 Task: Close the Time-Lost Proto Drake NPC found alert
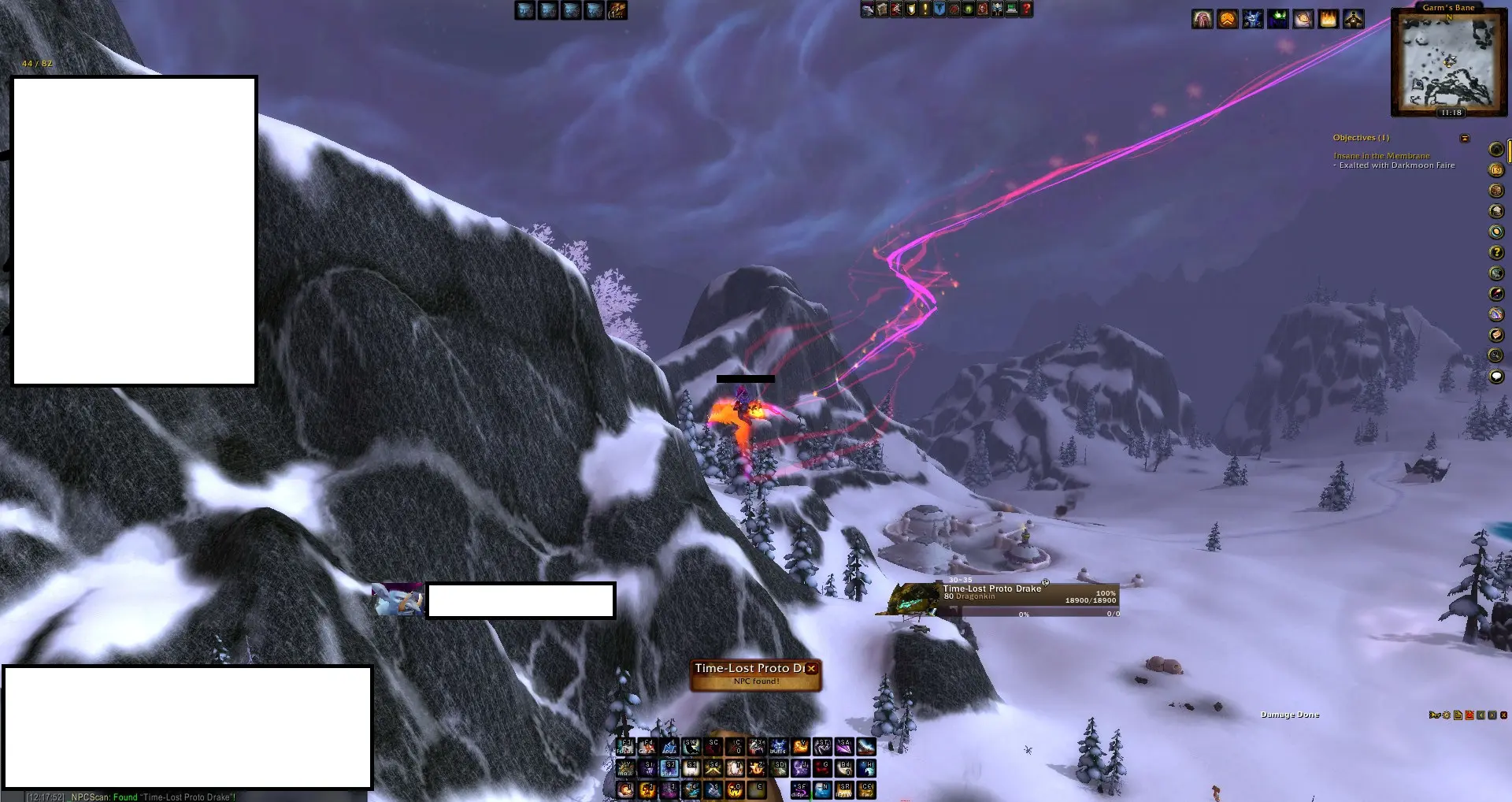811,668
